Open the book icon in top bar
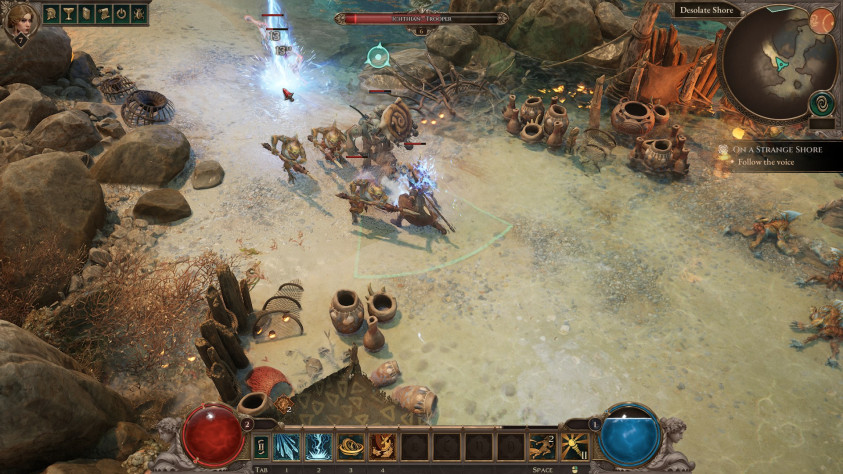The width and height of the screenshot is (843, 474). pyautogui.click(x=85, y=14)
